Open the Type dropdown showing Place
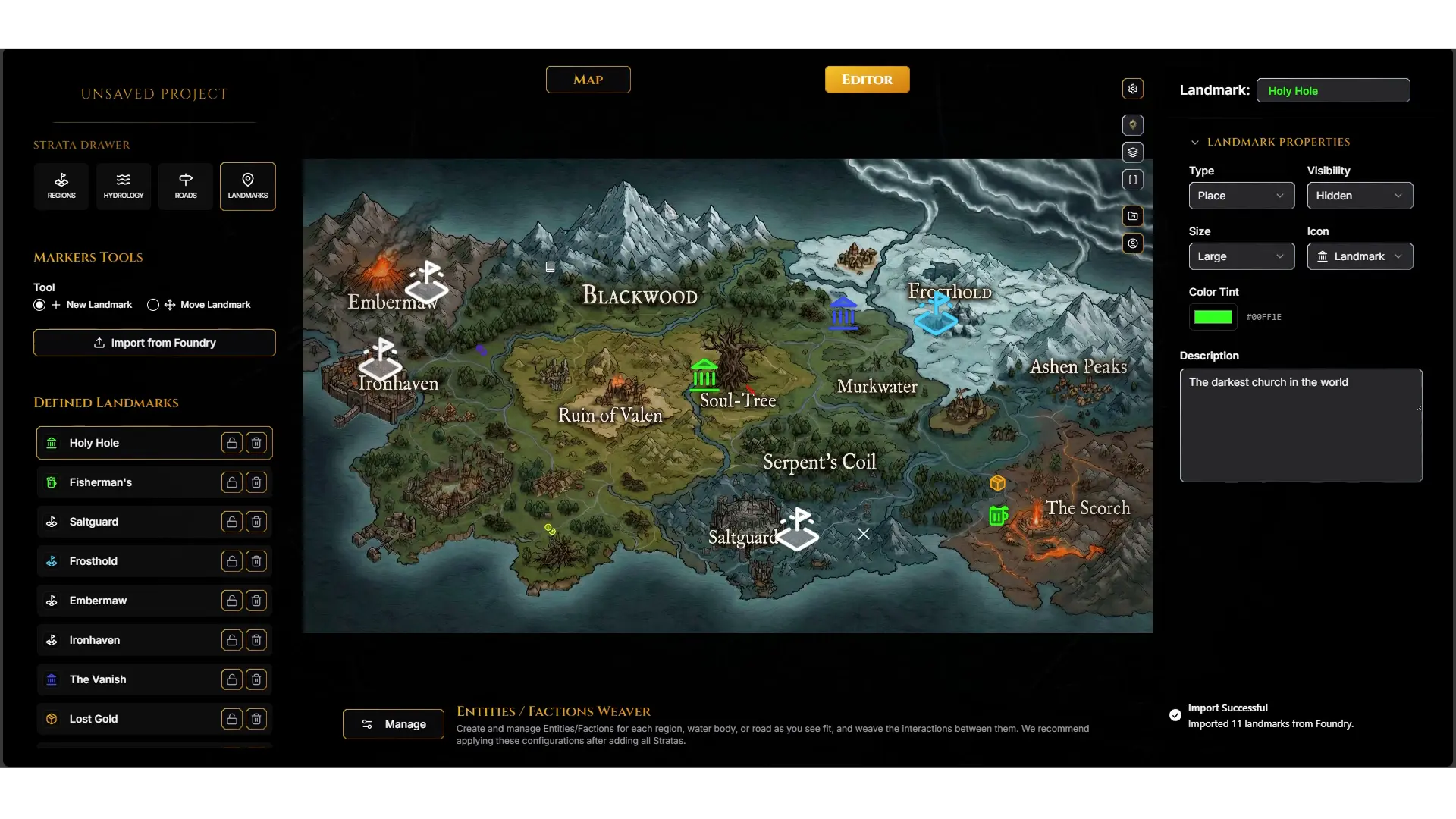The width and height of the screenshot is (1456, 819). pyautogui.click(x=1241, y=196)
